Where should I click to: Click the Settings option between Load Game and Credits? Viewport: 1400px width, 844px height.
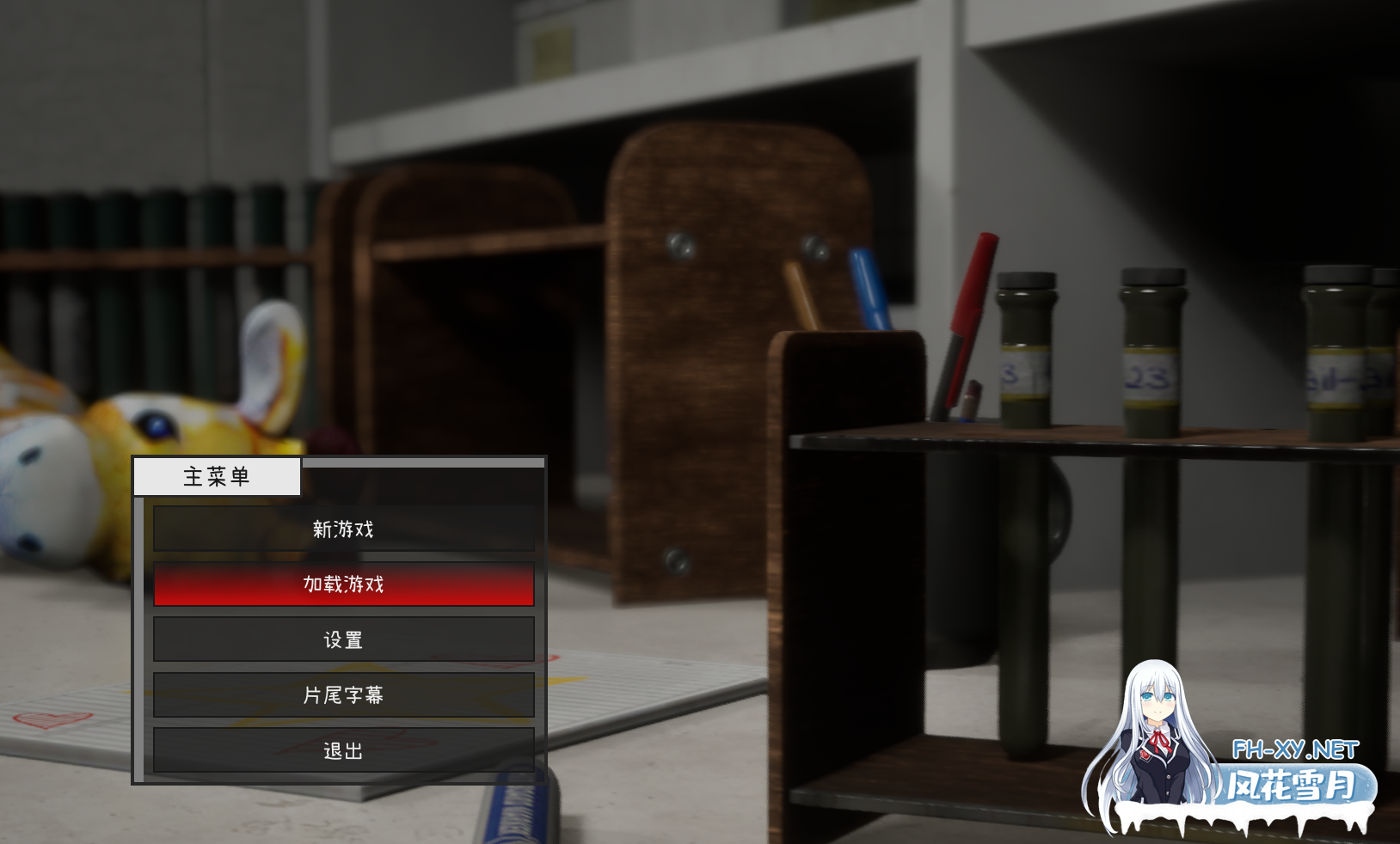click(x=344, y=639)
